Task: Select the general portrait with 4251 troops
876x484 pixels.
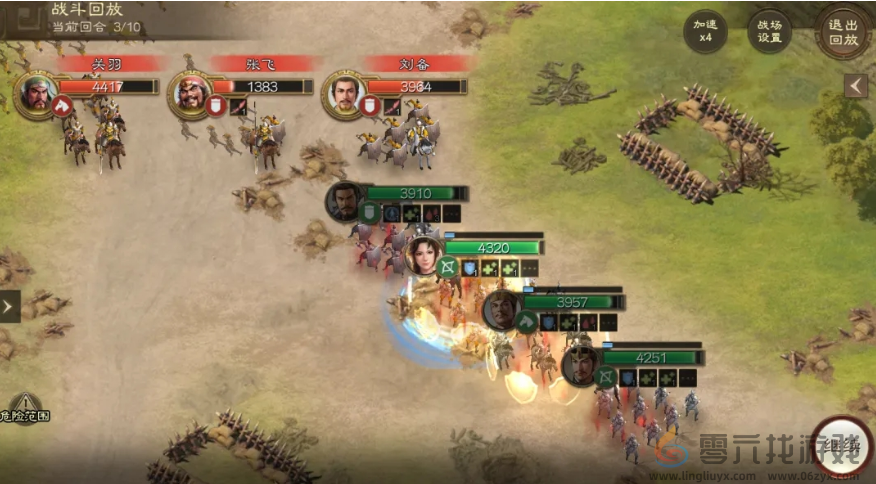Action: pos(580,366)
